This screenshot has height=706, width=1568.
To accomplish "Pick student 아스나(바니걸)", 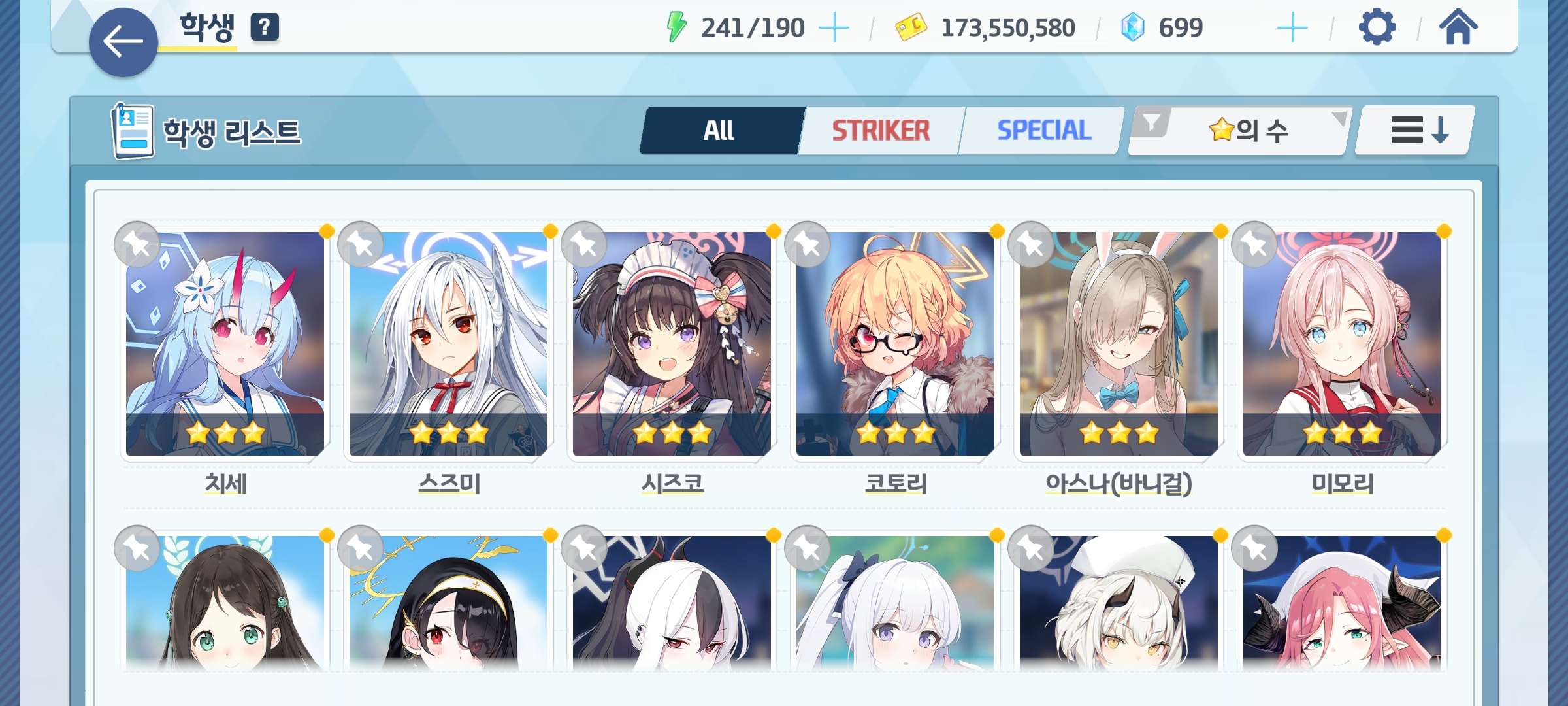I will 1119,343.
